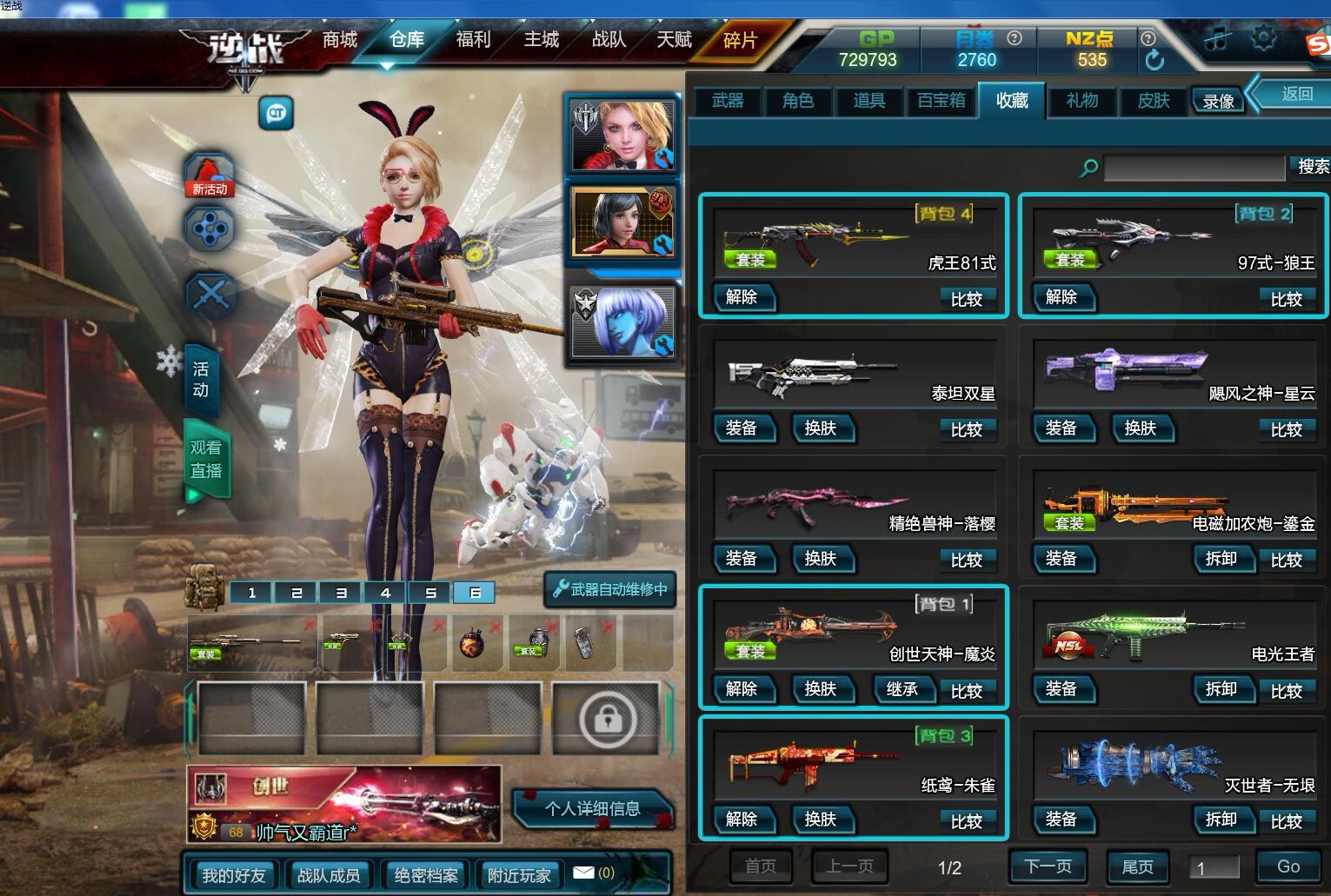
Task: Equip the 泰坦双星 weapon
Action: coord(742,428)
